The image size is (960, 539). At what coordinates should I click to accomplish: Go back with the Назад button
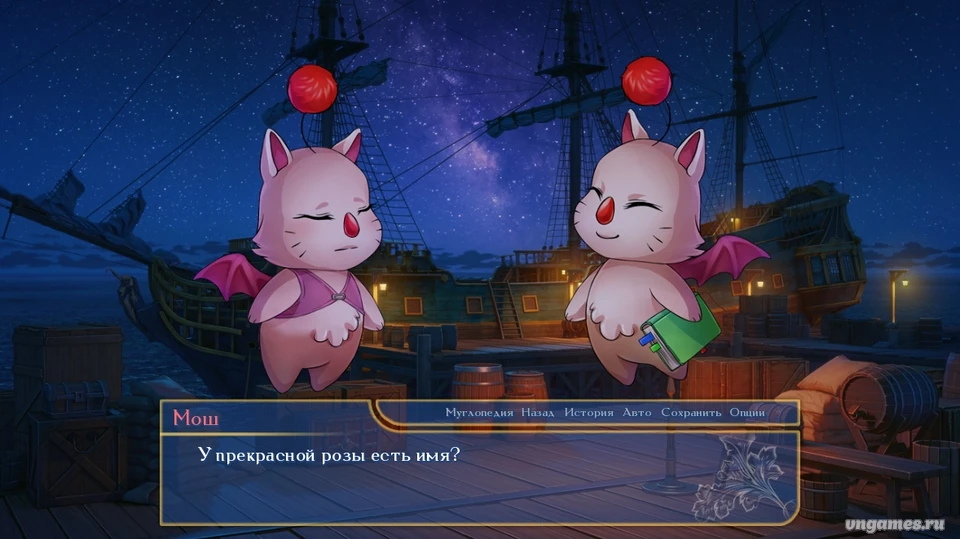click(537, 412)
